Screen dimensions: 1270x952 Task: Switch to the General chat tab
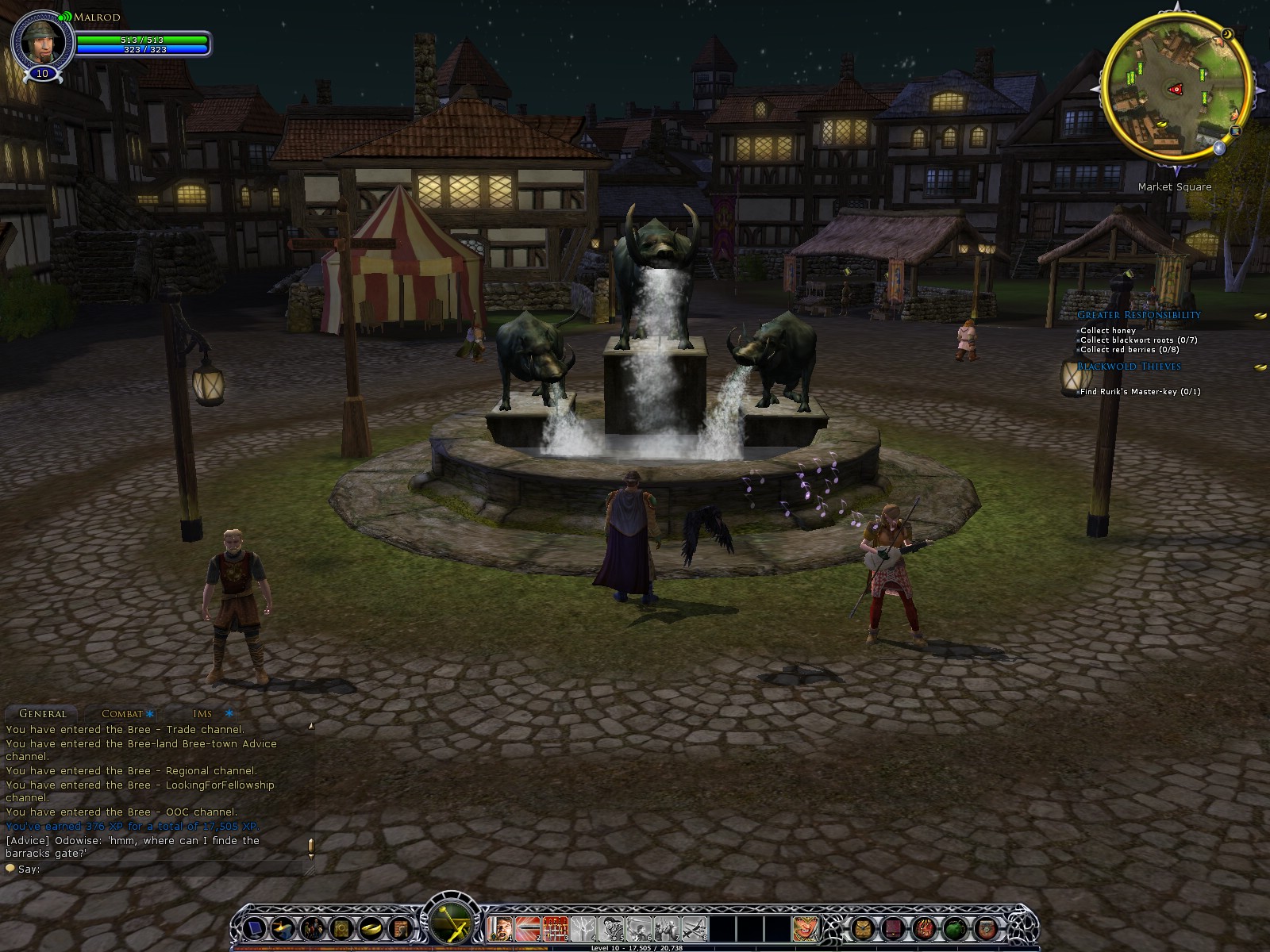[43, 713]
